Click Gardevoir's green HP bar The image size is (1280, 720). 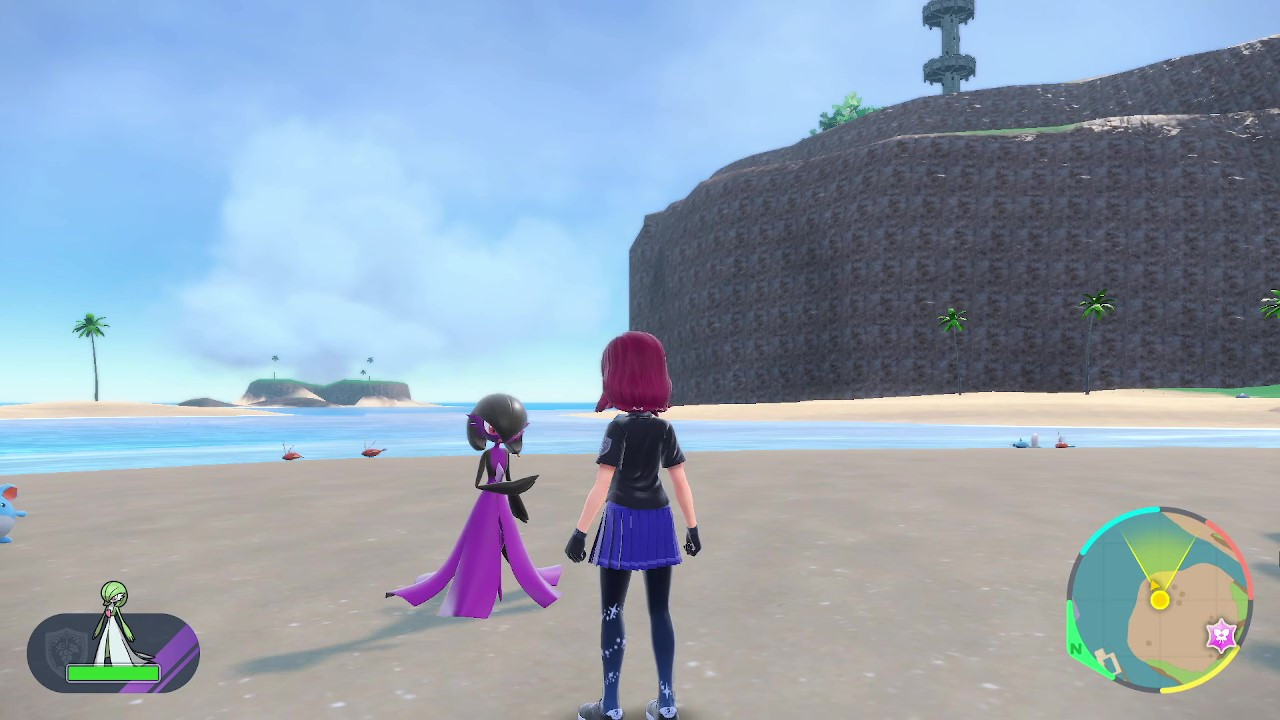point(113,673)
